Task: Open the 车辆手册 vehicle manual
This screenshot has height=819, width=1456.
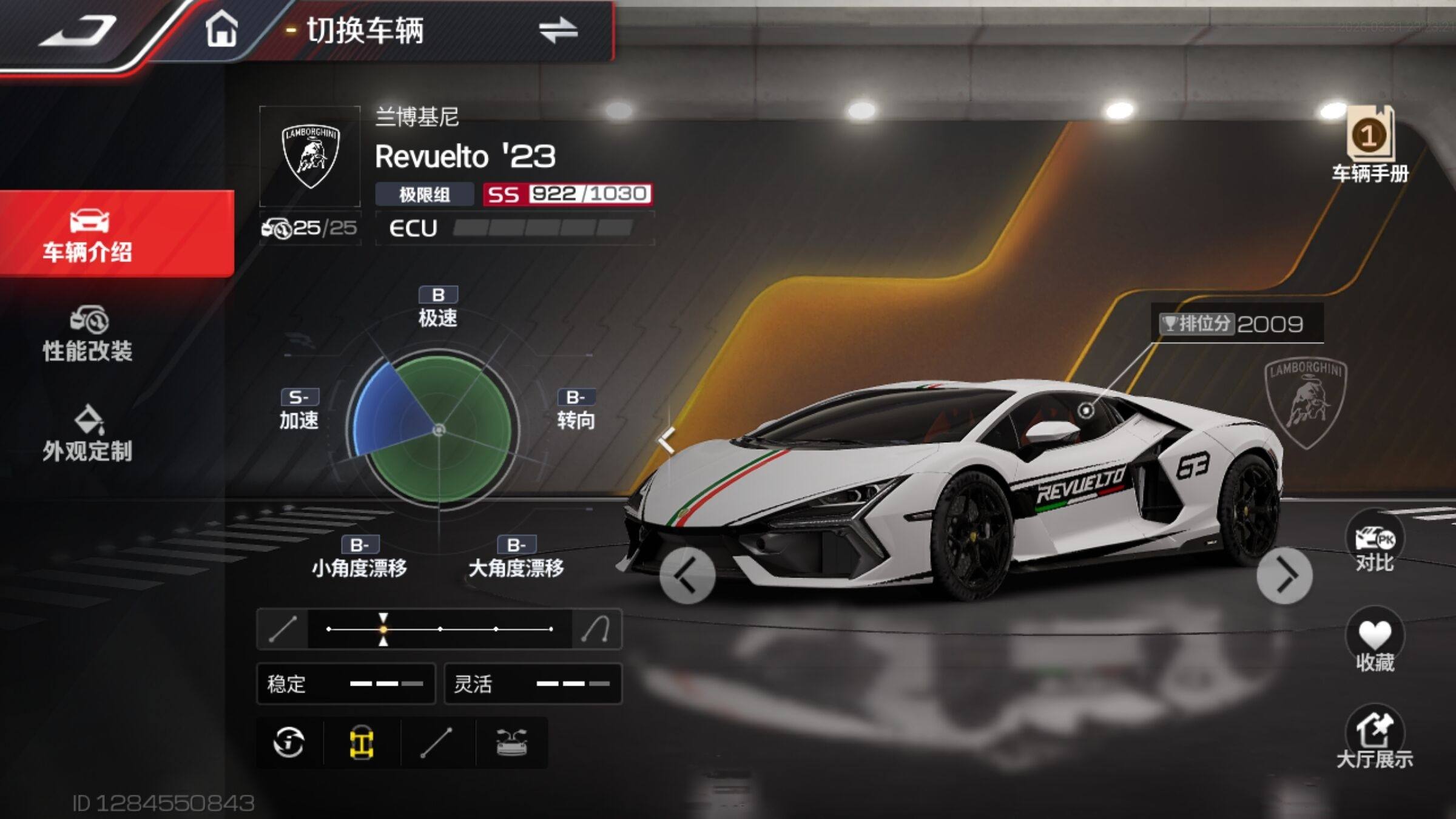Action: [x=1369, y=146]
